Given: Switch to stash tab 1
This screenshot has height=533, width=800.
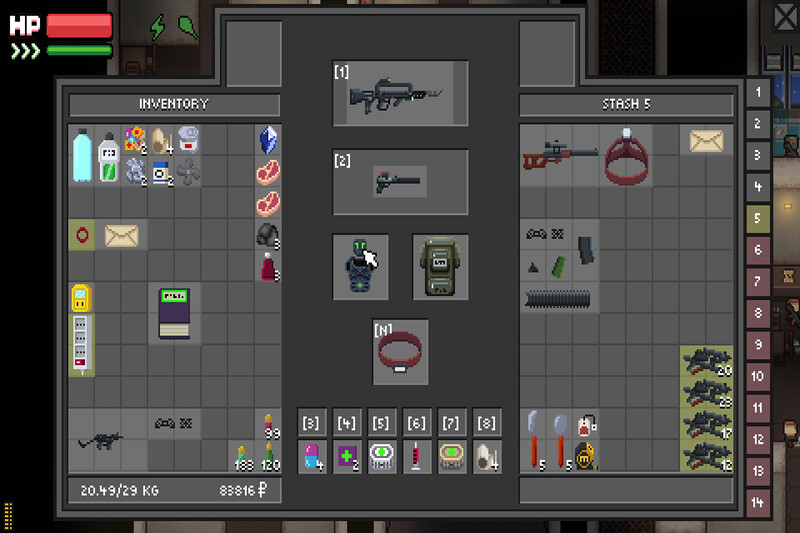Looking at the screenshot, I should click(x=758, y=93).
